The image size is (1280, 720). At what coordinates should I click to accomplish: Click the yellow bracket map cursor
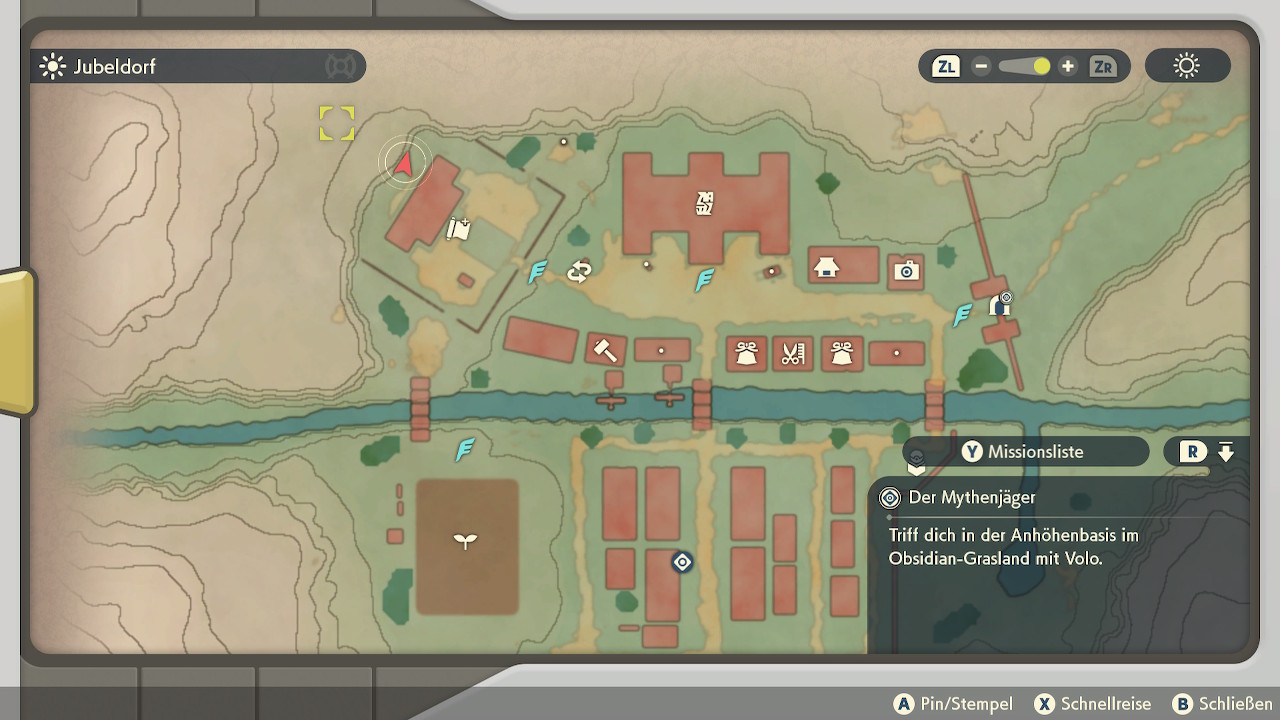[337, 124]
